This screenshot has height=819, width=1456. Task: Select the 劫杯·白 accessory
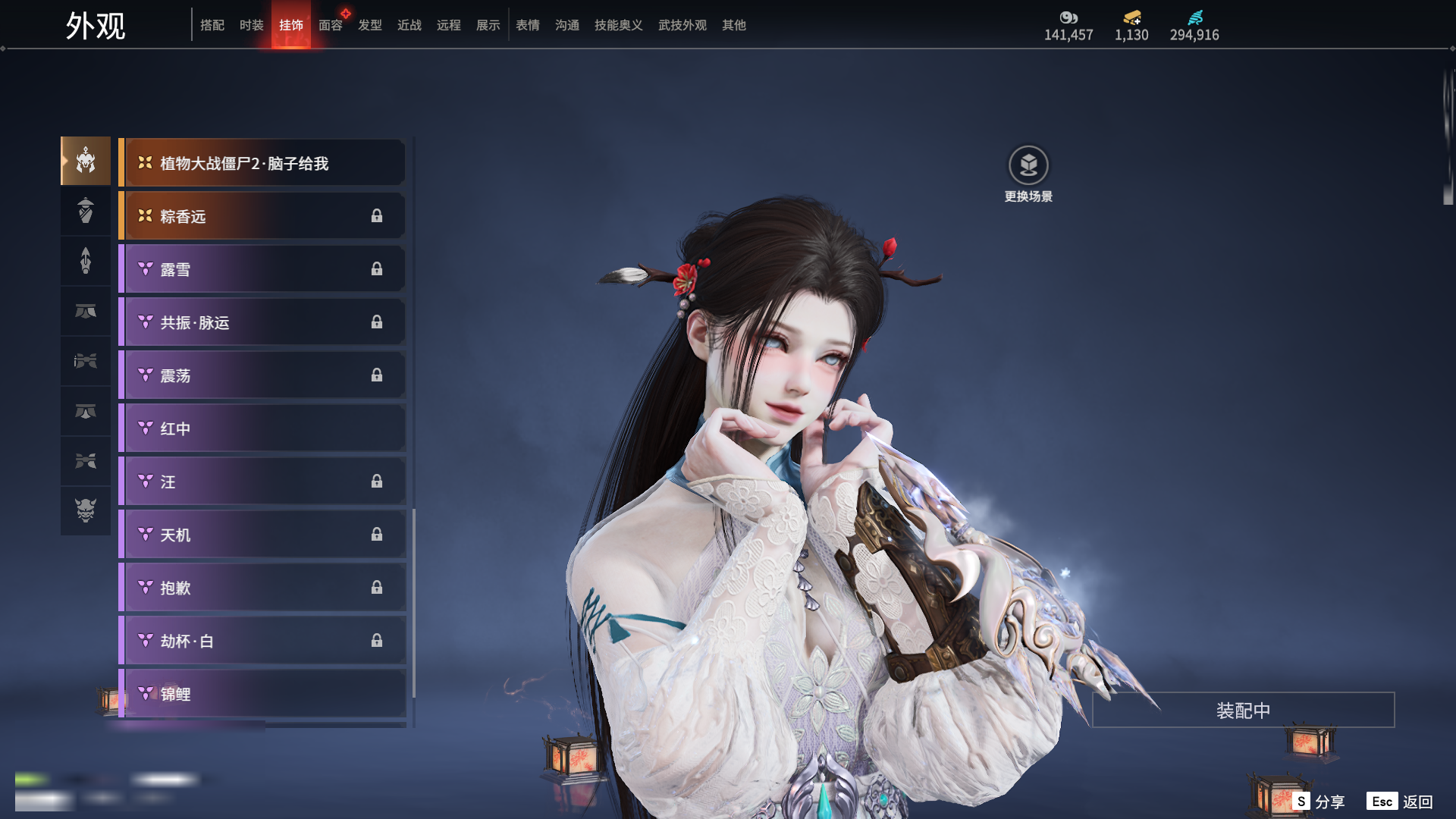pos(262,641)
